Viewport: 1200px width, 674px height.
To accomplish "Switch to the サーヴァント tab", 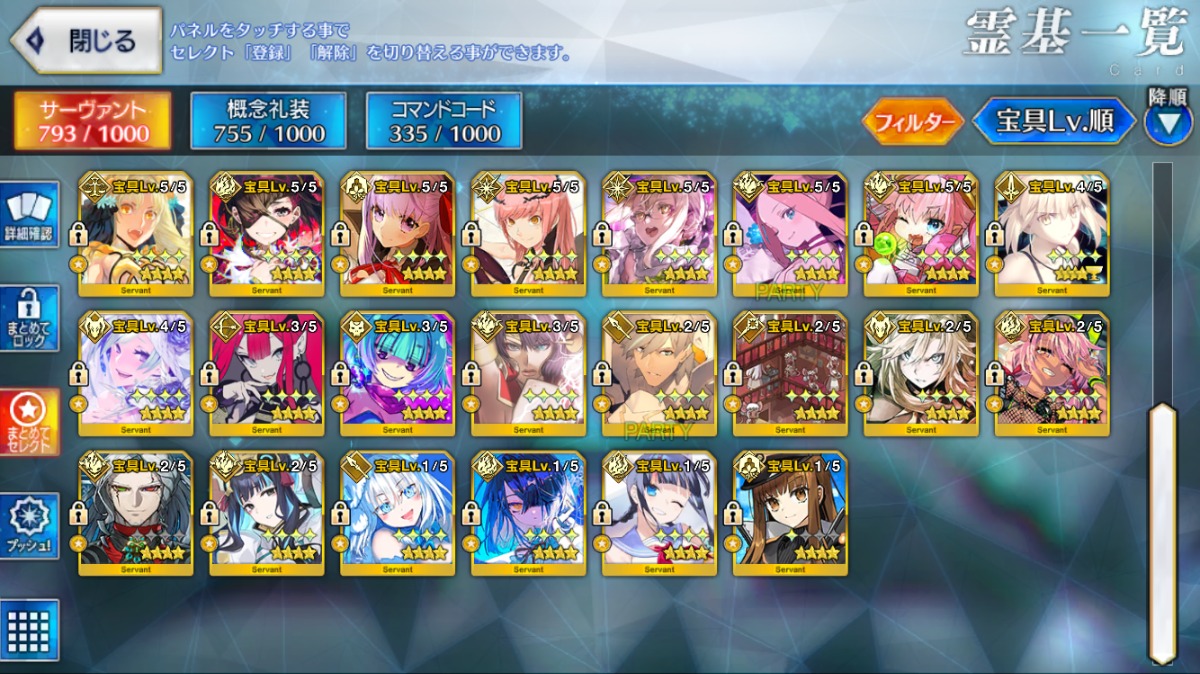I will point(92,121).
